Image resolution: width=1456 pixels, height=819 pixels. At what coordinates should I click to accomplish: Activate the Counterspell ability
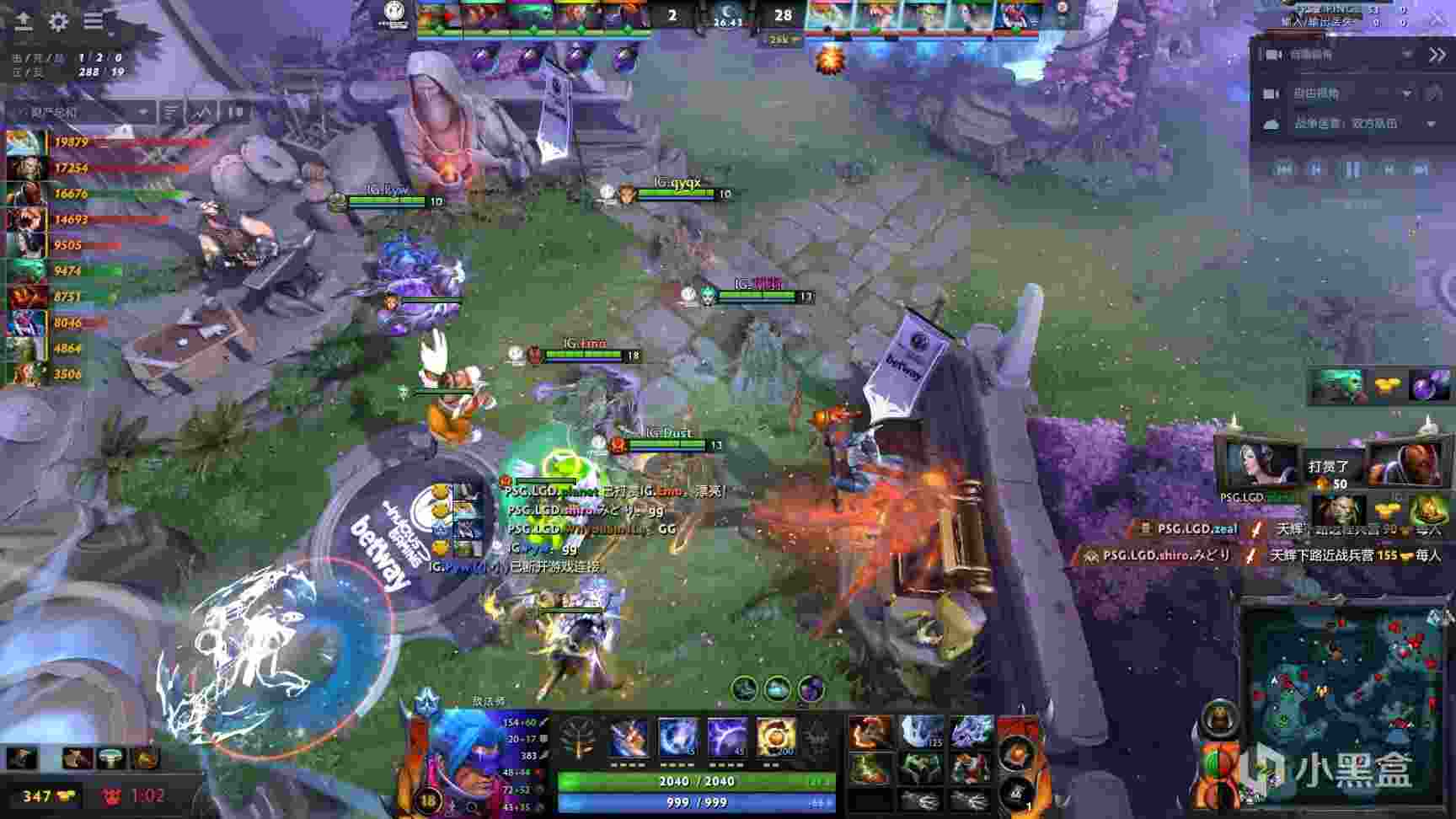coord(726,739)
